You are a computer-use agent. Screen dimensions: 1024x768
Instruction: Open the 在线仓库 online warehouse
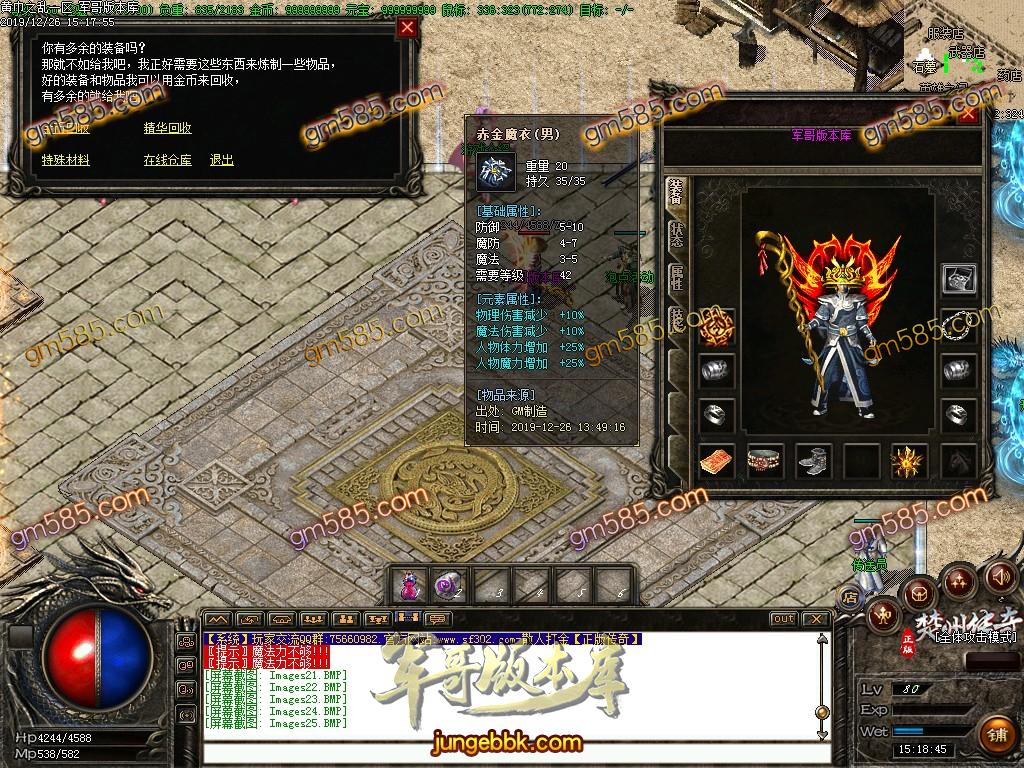pyautogui.click(x=167, y=160)
